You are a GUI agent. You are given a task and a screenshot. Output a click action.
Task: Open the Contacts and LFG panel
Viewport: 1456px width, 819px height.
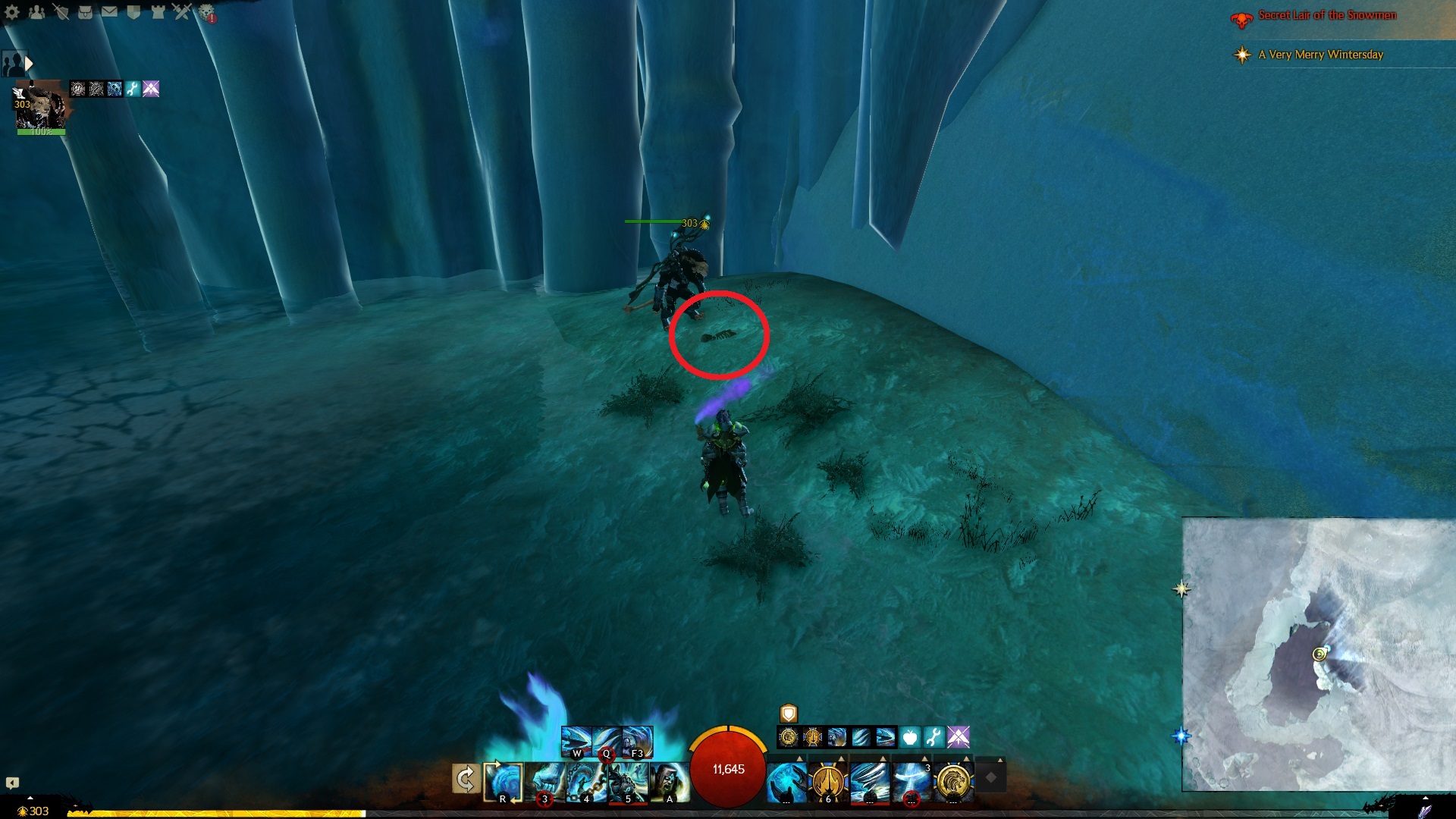[36, 12]
